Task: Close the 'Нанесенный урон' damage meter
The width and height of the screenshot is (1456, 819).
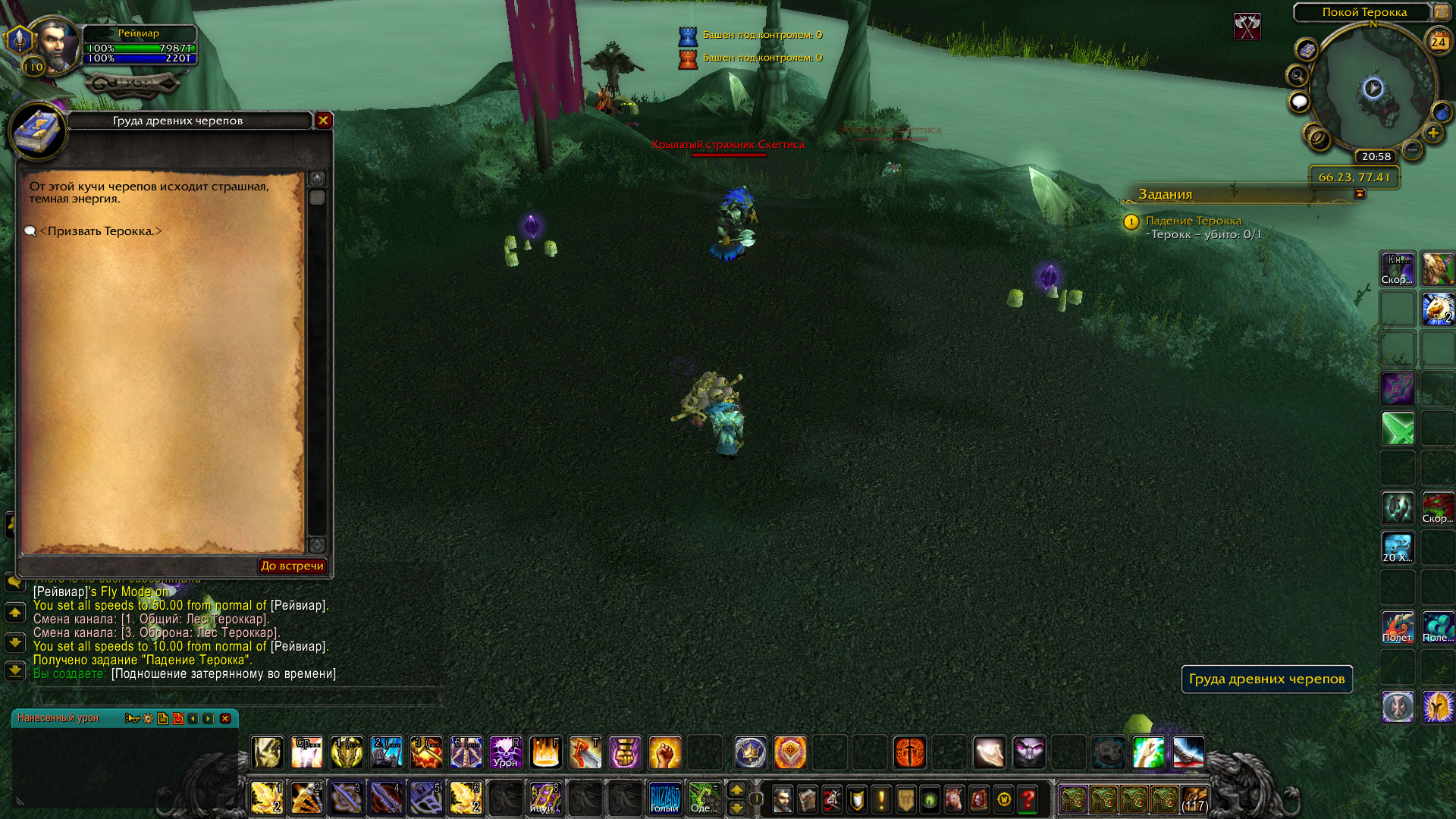Action: pyautogui.click(x=225, y=718)
